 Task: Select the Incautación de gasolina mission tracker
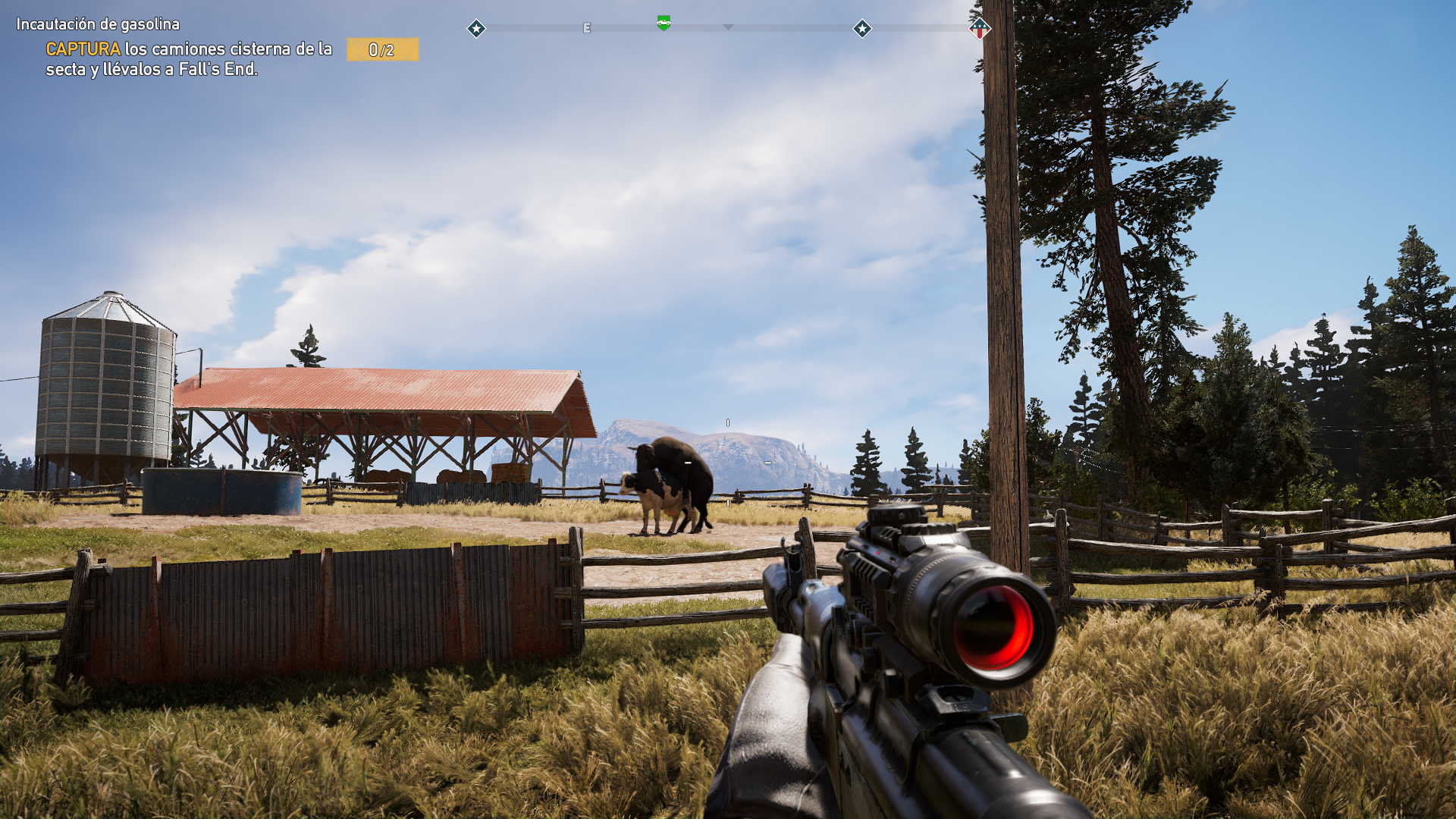point(99,24)
